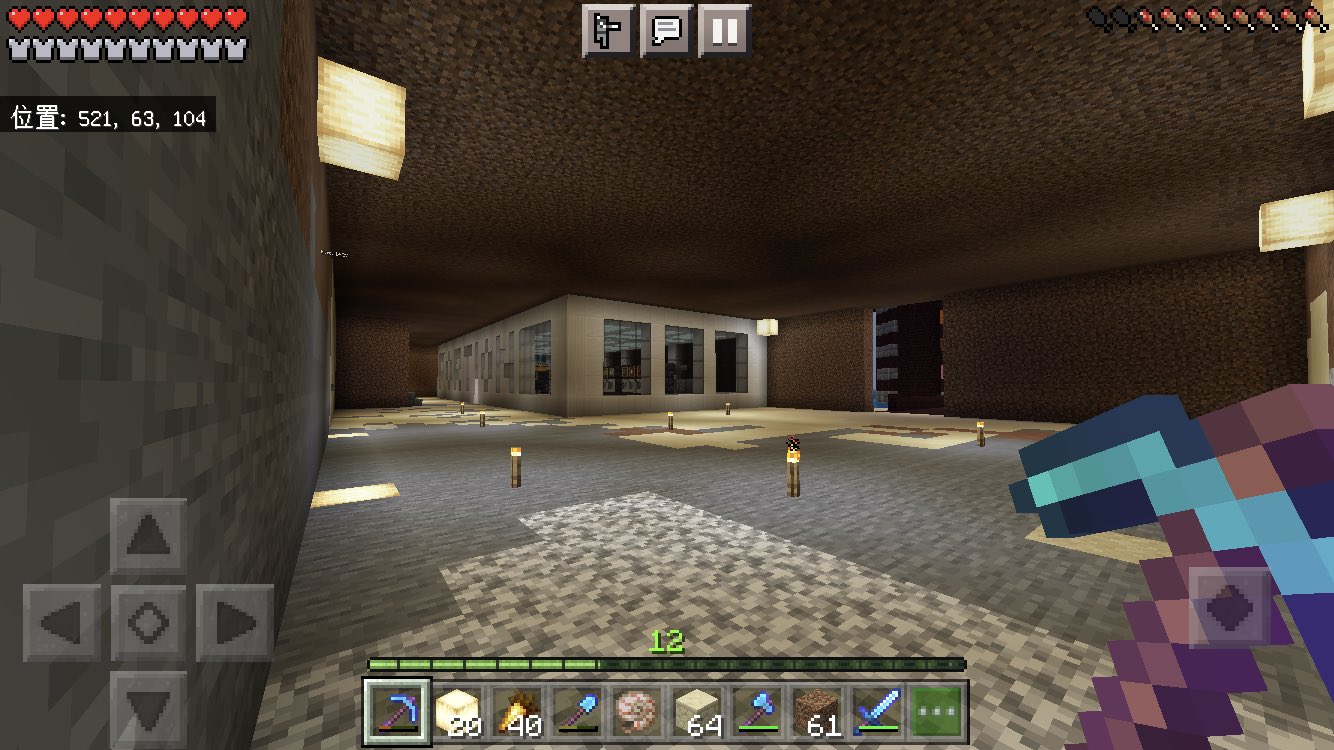Tap the coordinates position display

(107, 117)
